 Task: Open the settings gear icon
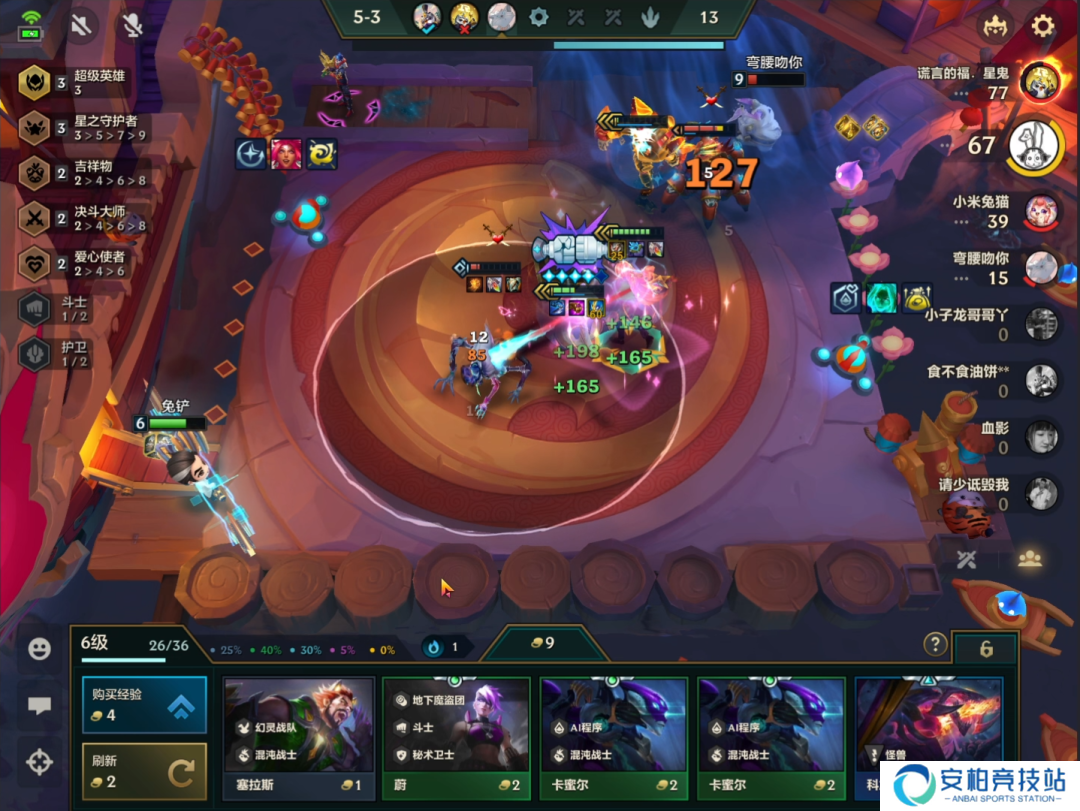pyautogui.click(x=1043, y=26)
